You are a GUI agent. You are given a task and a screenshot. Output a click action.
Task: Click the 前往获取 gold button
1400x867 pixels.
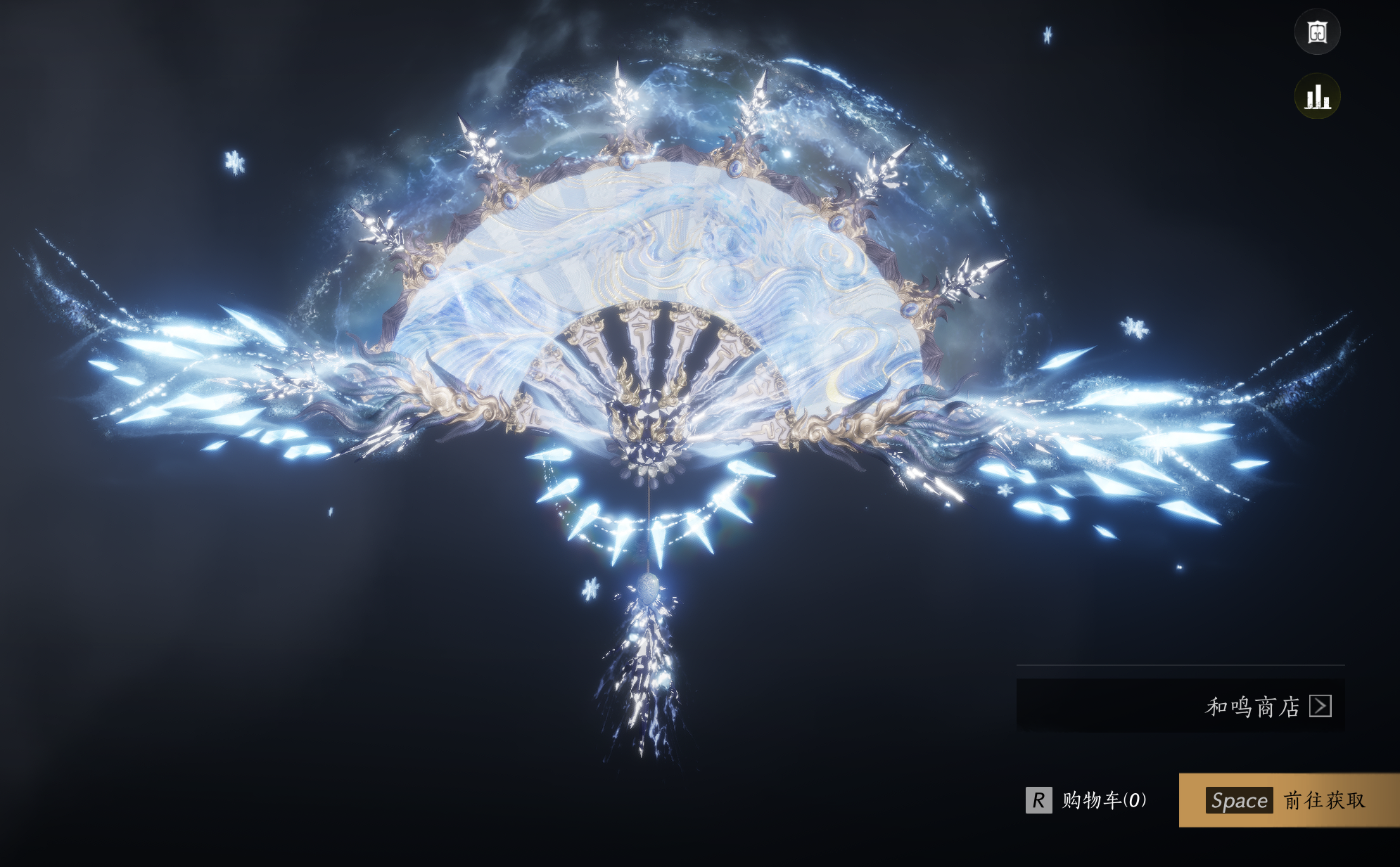pyautogui.click(x=1288, y=800)
